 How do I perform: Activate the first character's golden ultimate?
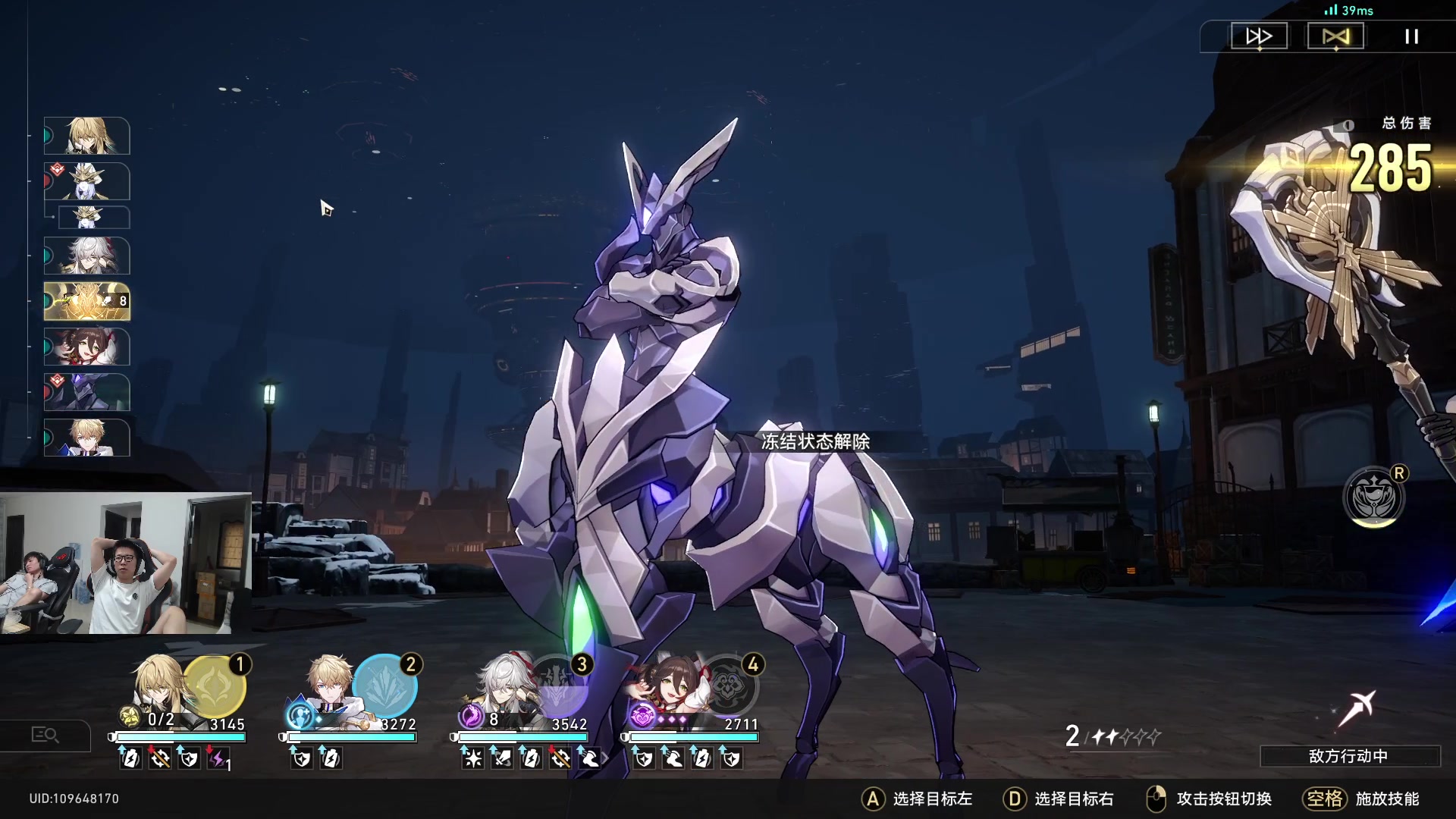pyautogui.click(x=215, y=686)
